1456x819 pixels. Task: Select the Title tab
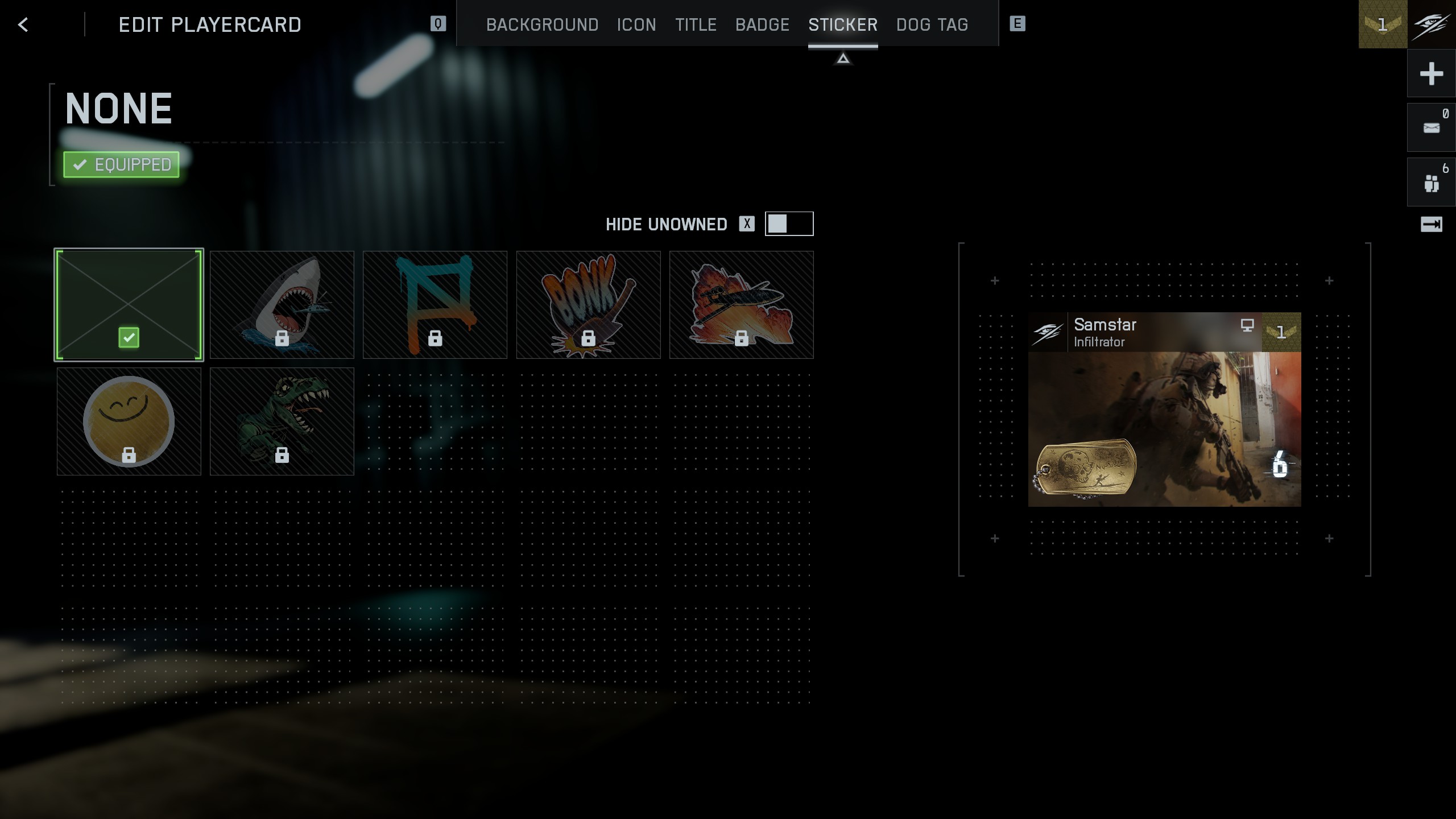[696, 24]
